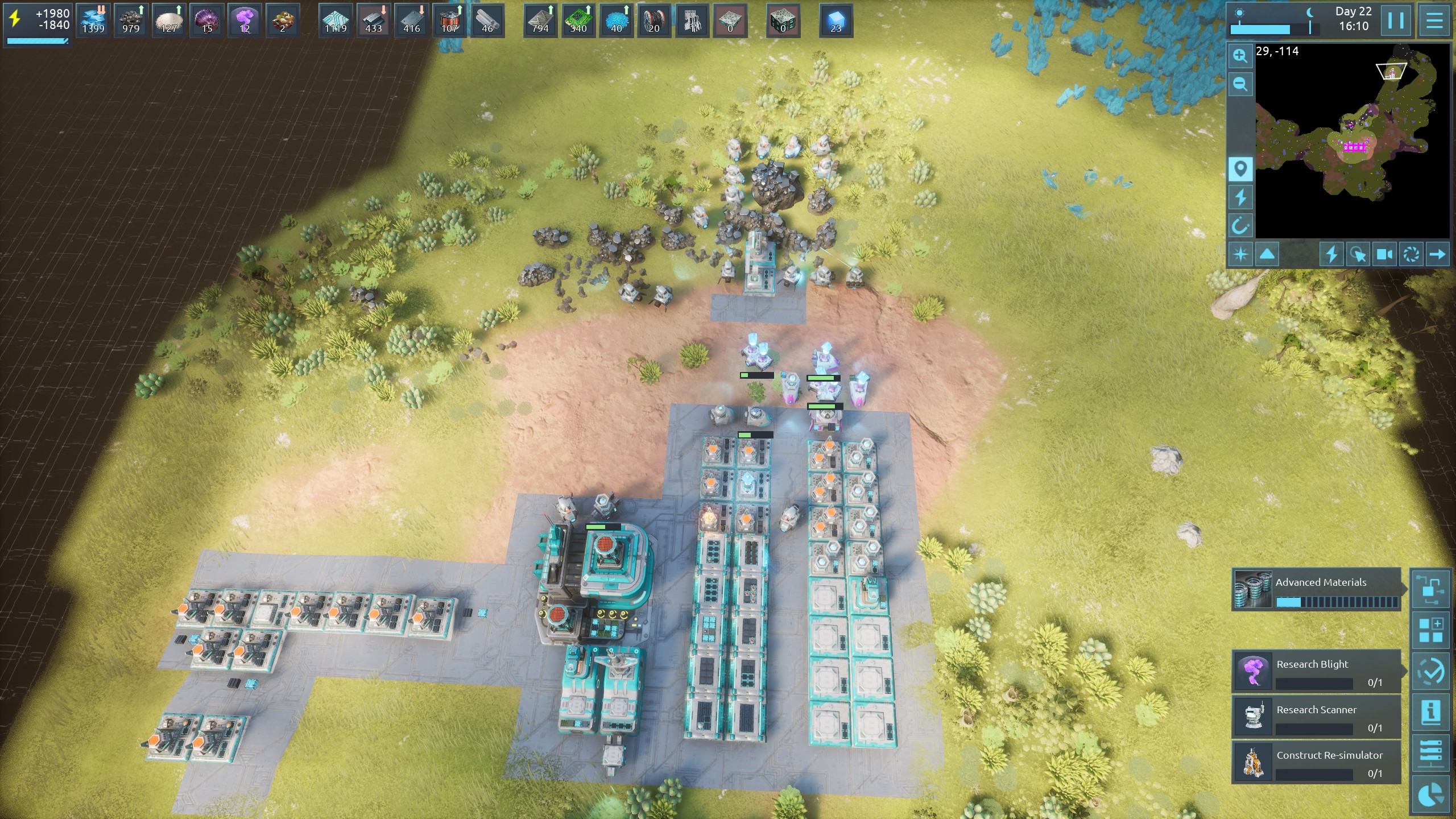The height and width of the screenshot is (819, 1456).
Task: Select the right arrow button below minimap
Action: (1437, 254)
